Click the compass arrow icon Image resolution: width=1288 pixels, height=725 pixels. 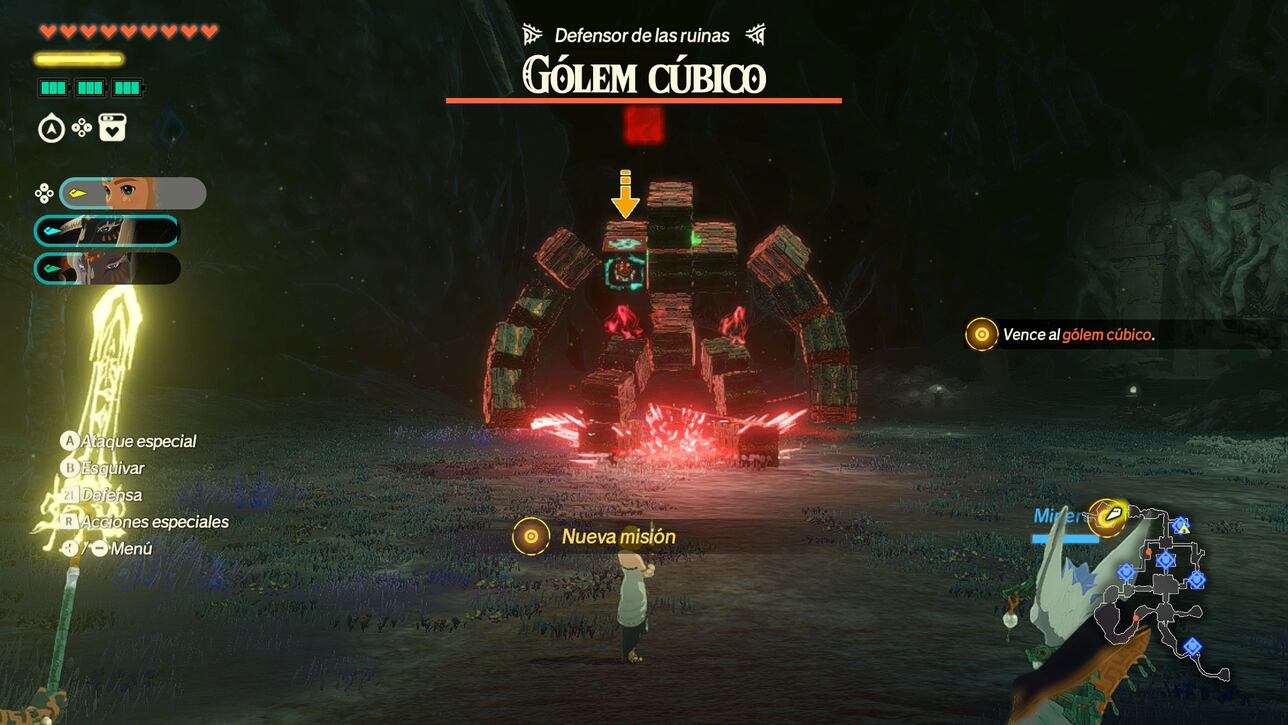tap(51, 128)
